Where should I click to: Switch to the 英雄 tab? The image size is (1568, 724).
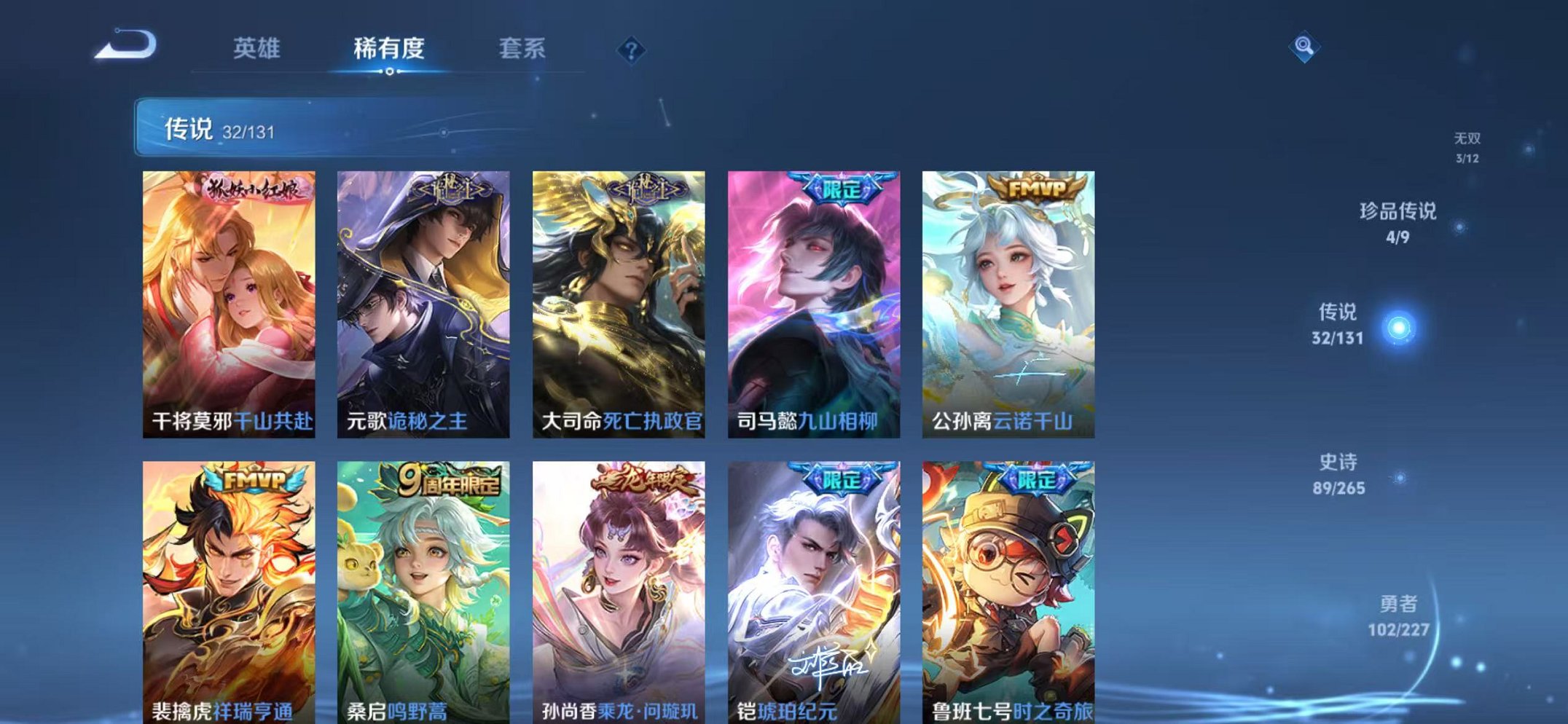coord(258,47)
